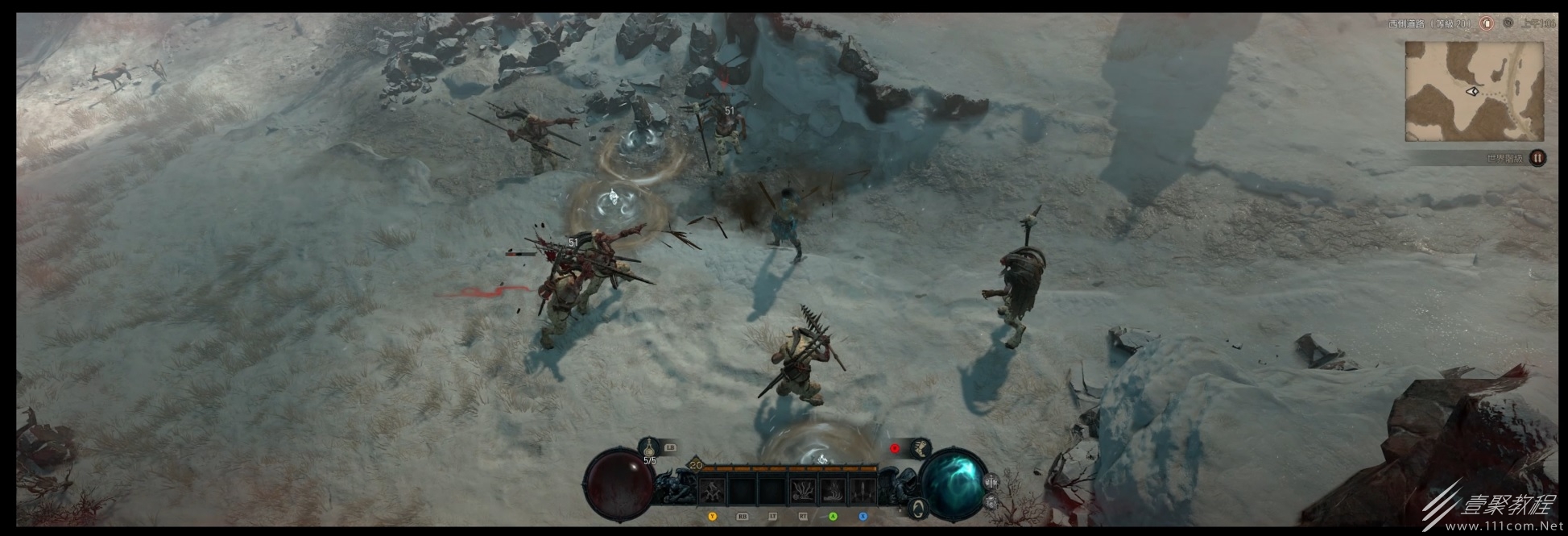
Task: Use the dagger skill in the last slot
Action: click(x=862, y=490)
